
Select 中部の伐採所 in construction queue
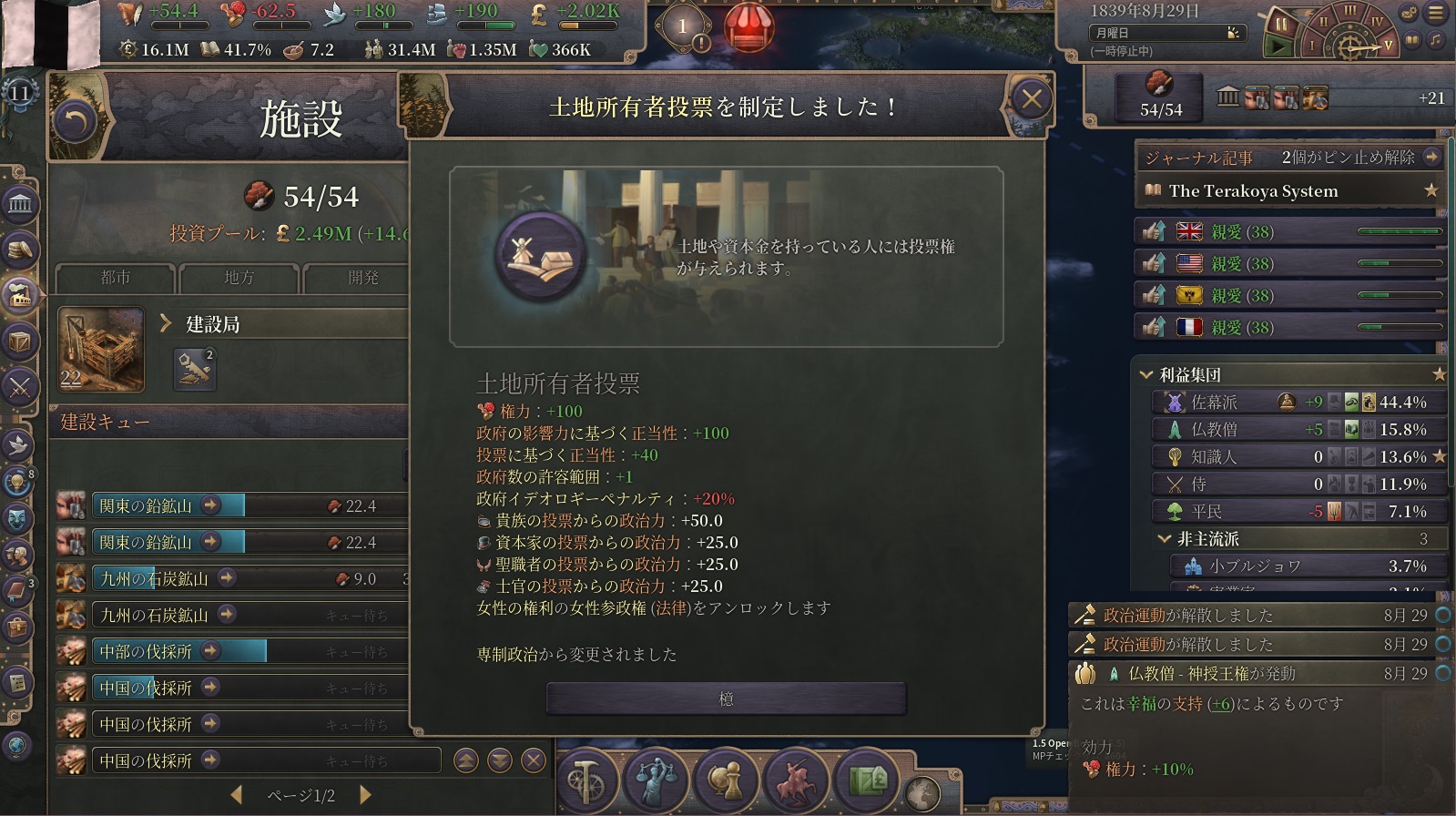[146, 651]
